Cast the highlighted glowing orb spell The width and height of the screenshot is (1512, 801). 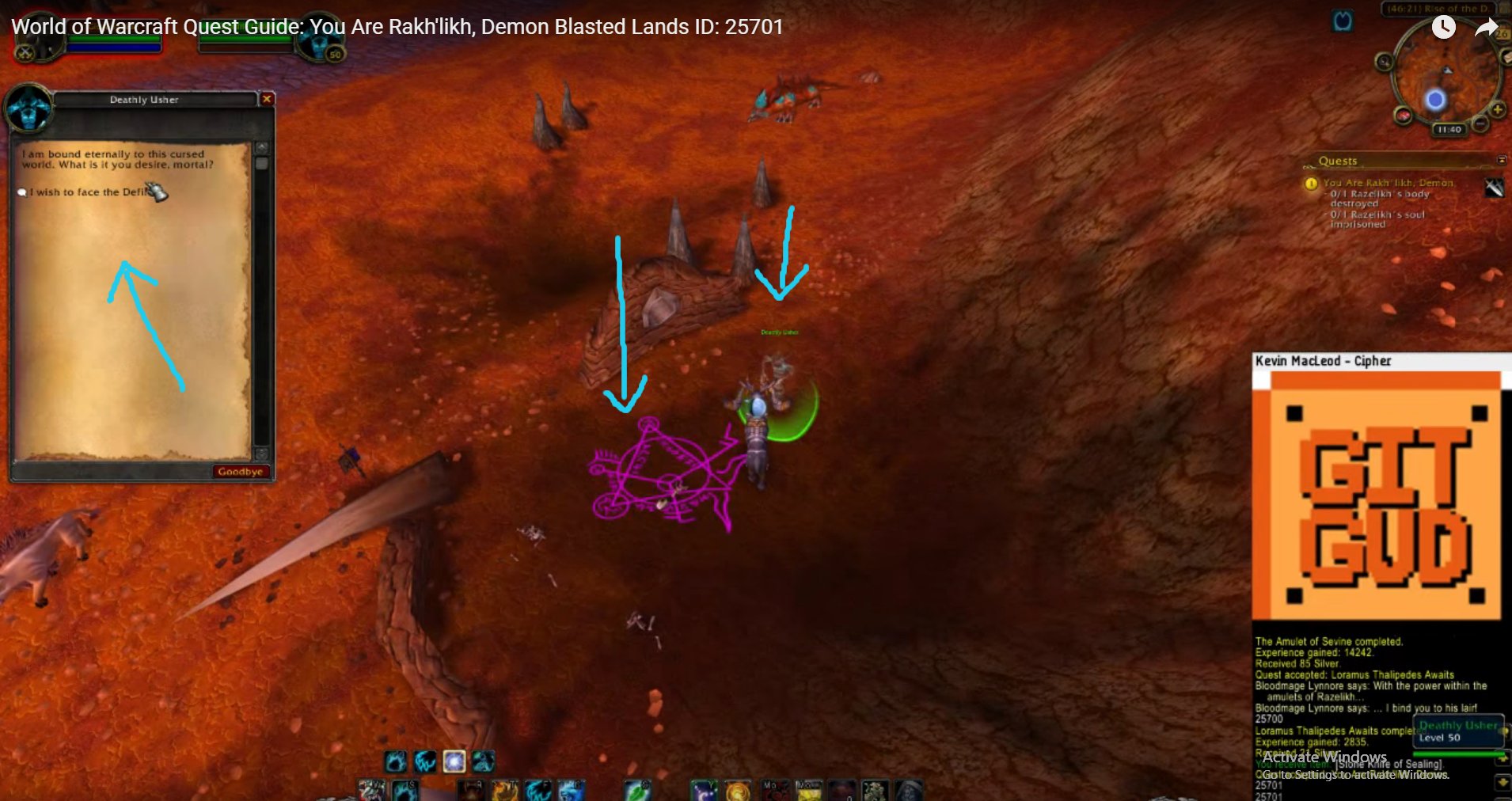click(x=454, y=761)
